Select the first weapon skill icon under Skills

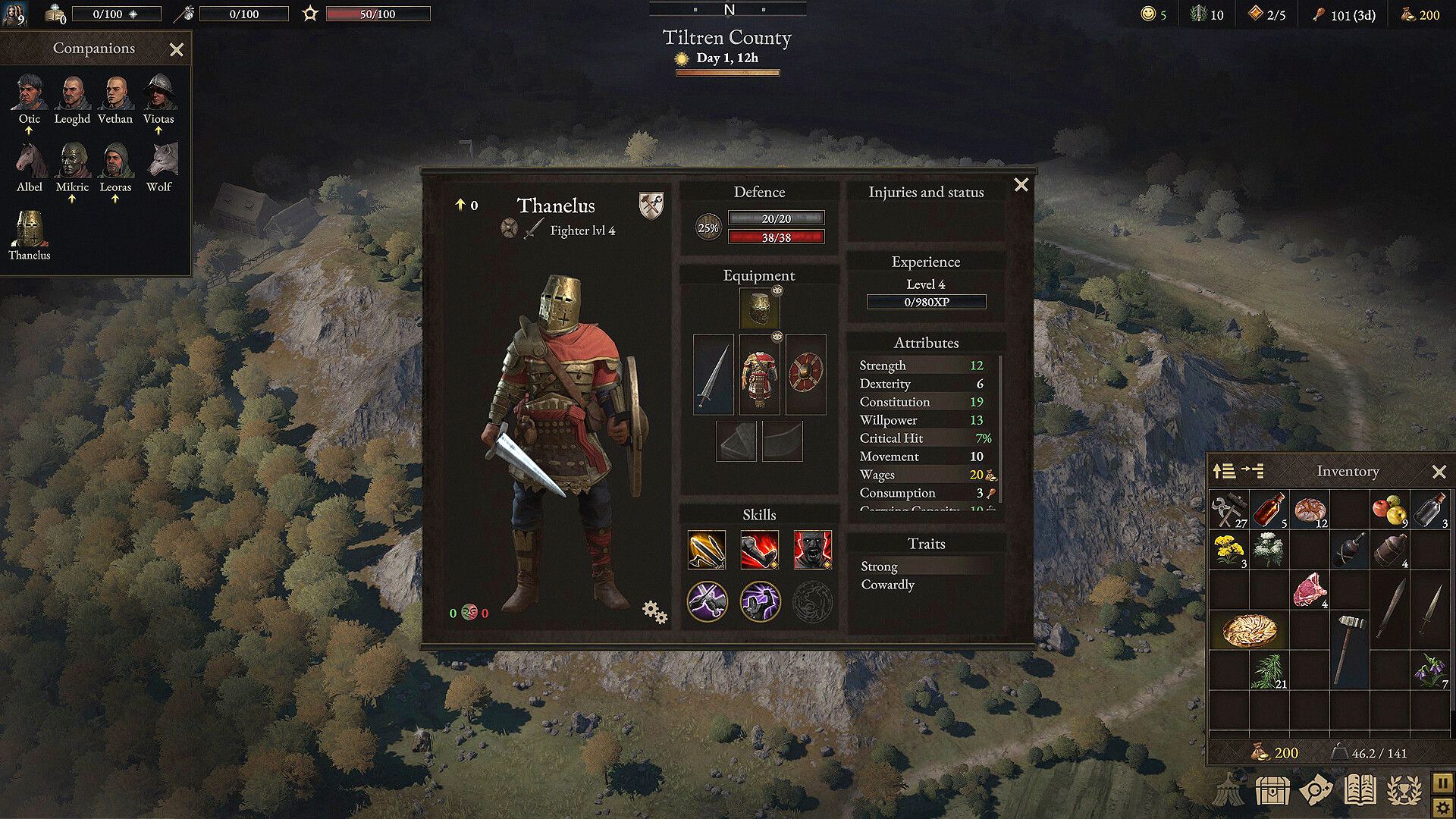click(707, 549)
